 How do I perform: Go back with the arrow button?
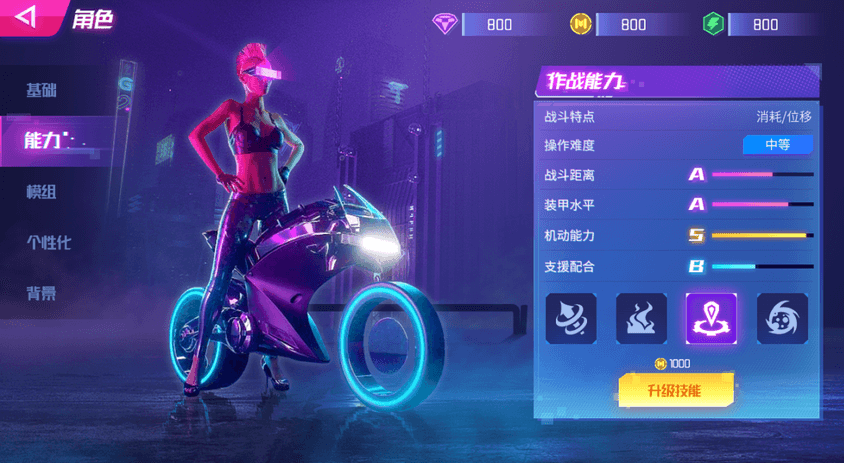[x=27, y=17]
